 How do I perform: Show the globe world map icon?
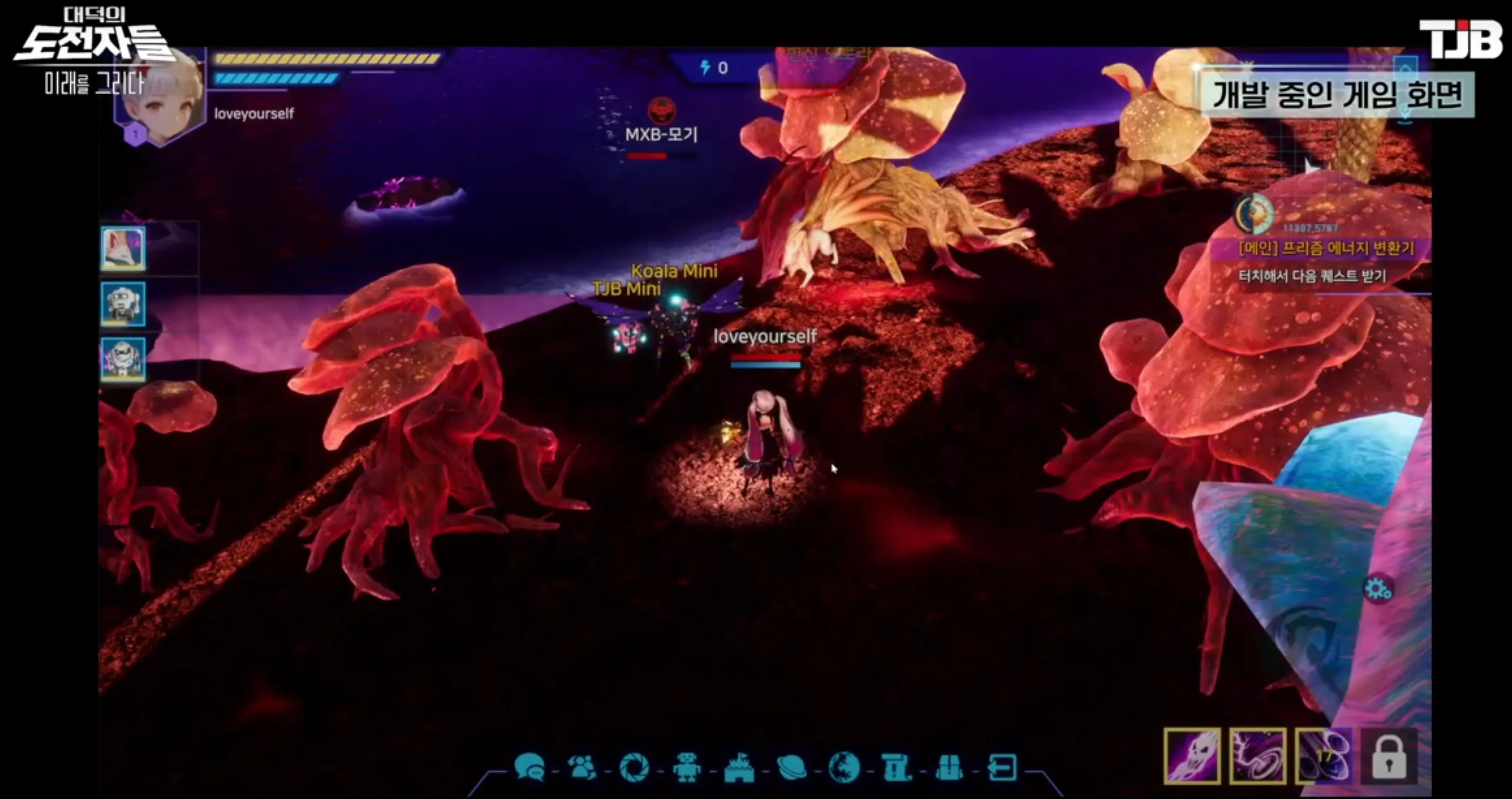844,767
